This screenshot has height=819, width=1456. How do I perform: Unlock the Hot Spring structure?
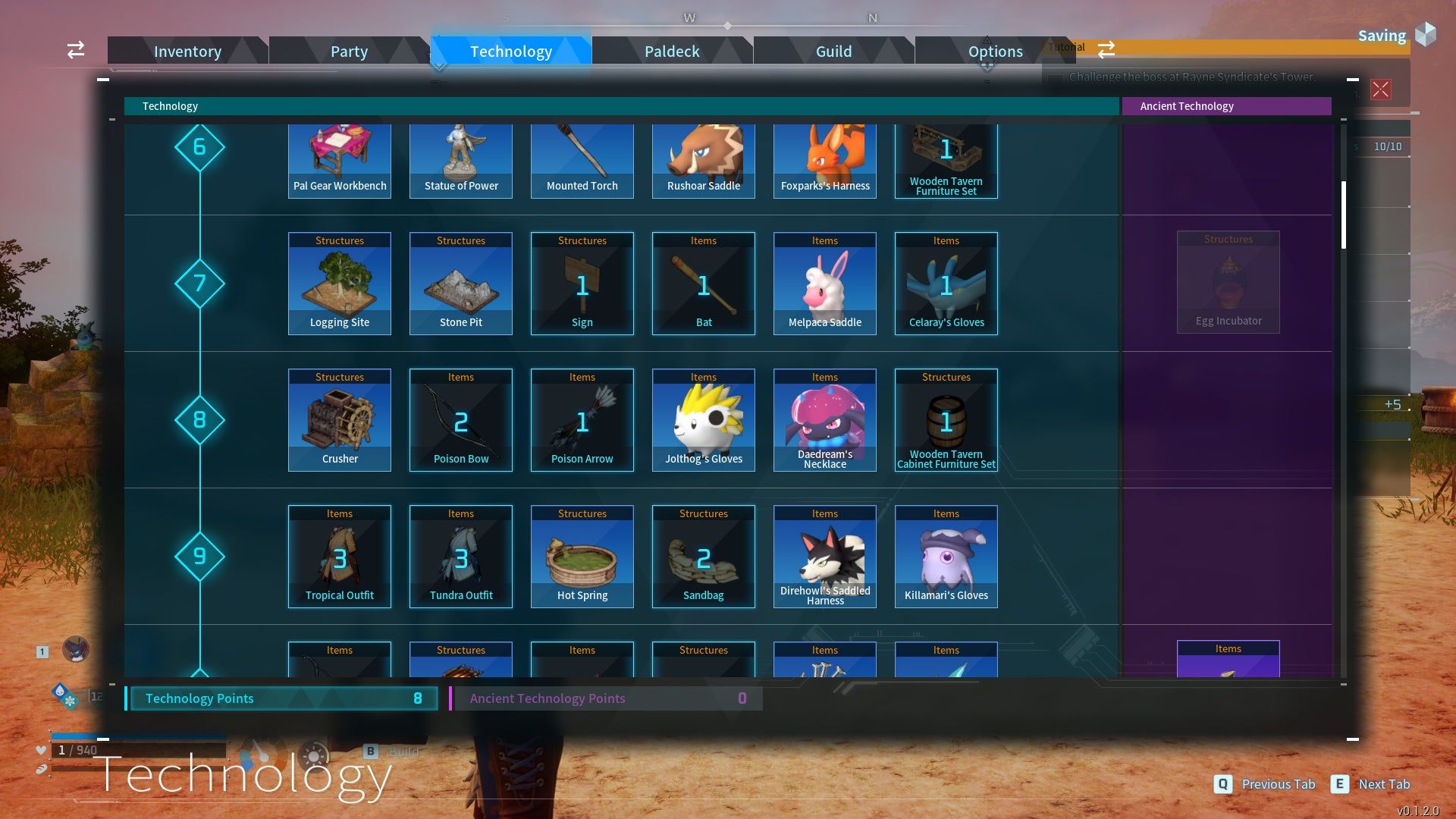pyautogui.click(x=582, y=556)
